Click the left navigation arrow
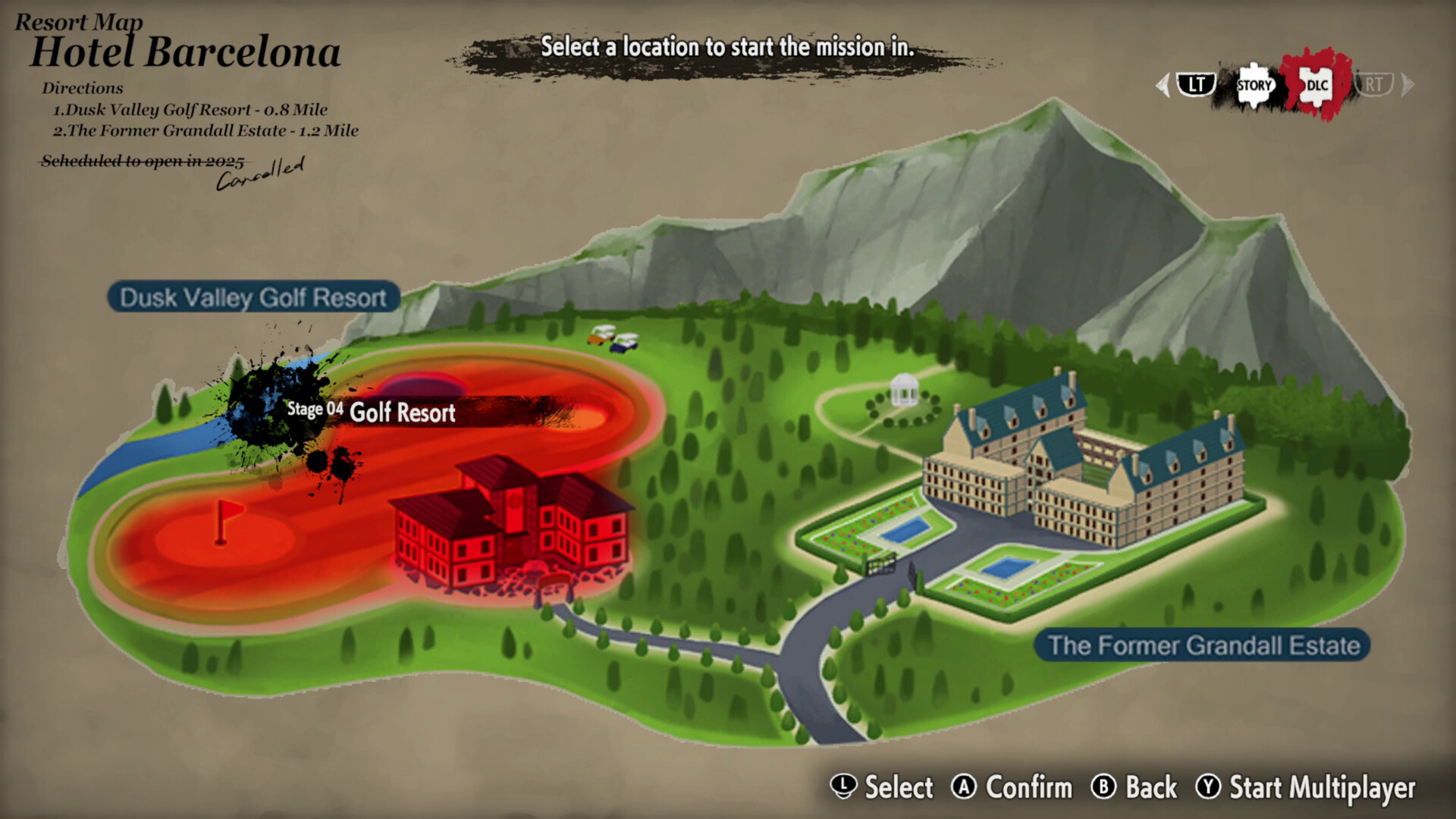Screen dimensions: 1456x819 pos(1162,86)
